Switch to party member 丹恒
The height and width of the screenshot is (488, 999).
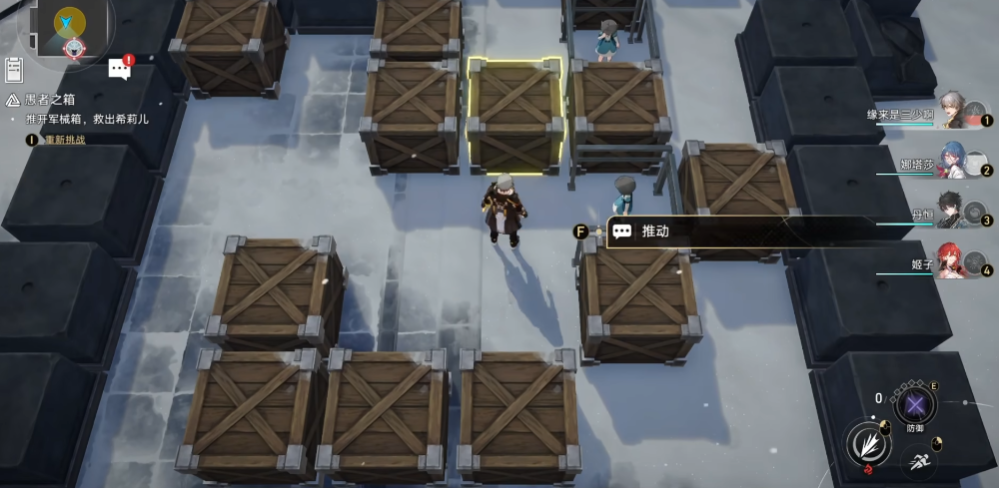951,211
